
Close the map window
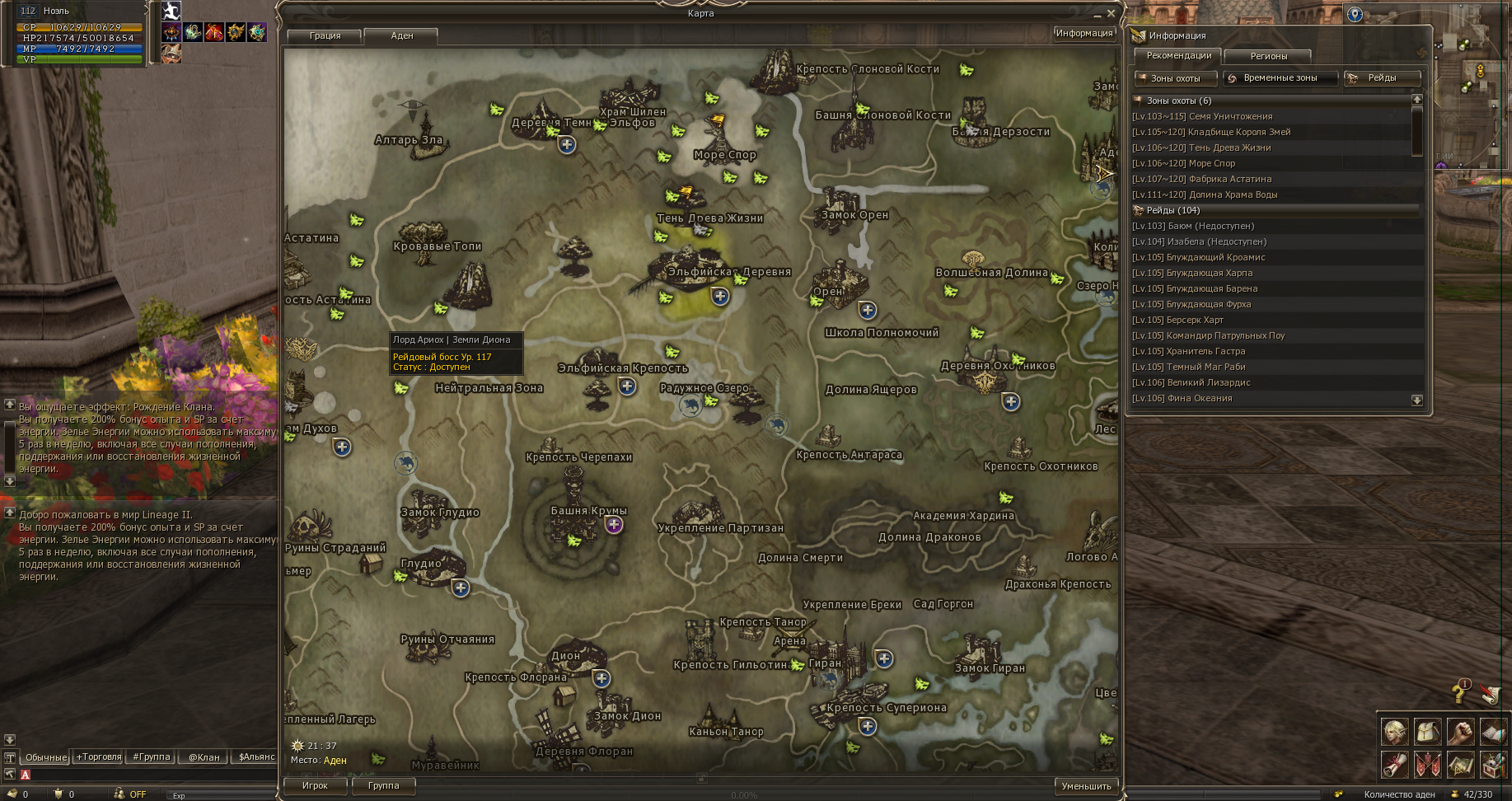point(1111,13)
